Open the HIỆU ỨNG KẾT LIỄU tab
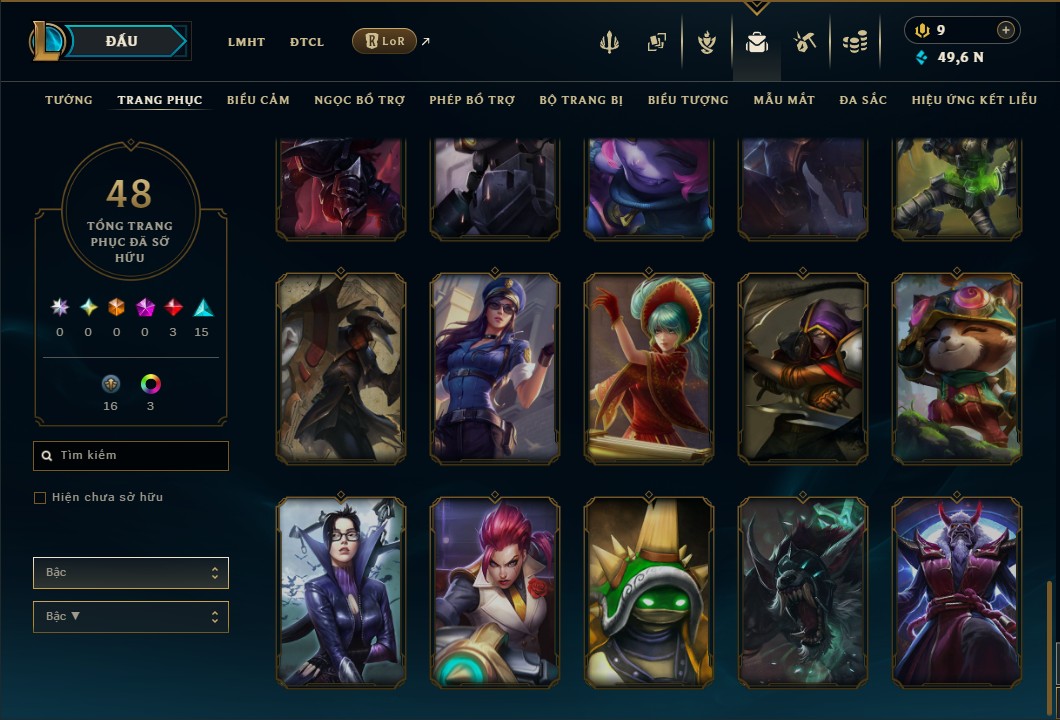 974,100
